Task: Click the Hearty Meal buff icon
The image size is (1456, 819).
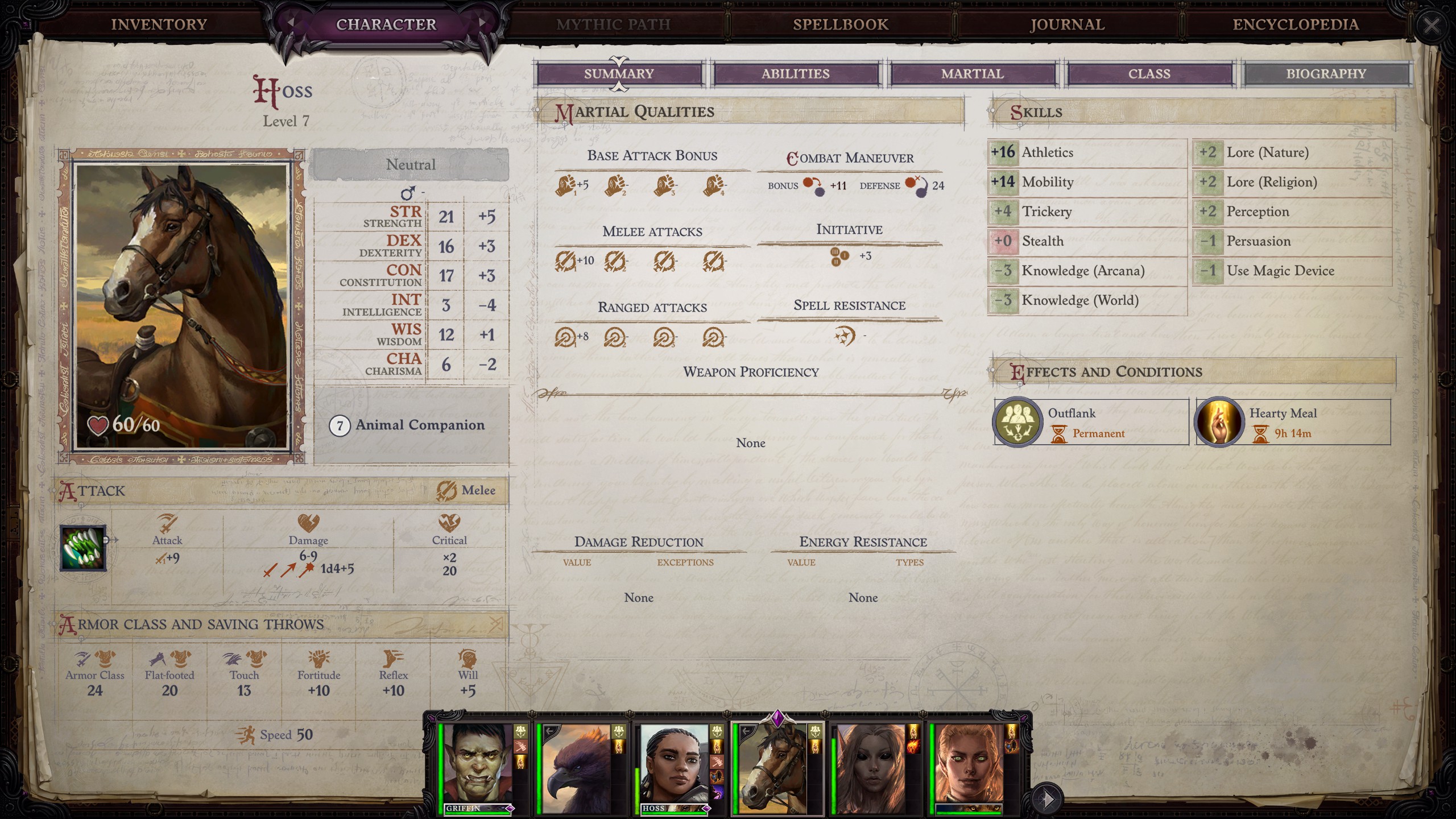Action: pos(1220,422)
